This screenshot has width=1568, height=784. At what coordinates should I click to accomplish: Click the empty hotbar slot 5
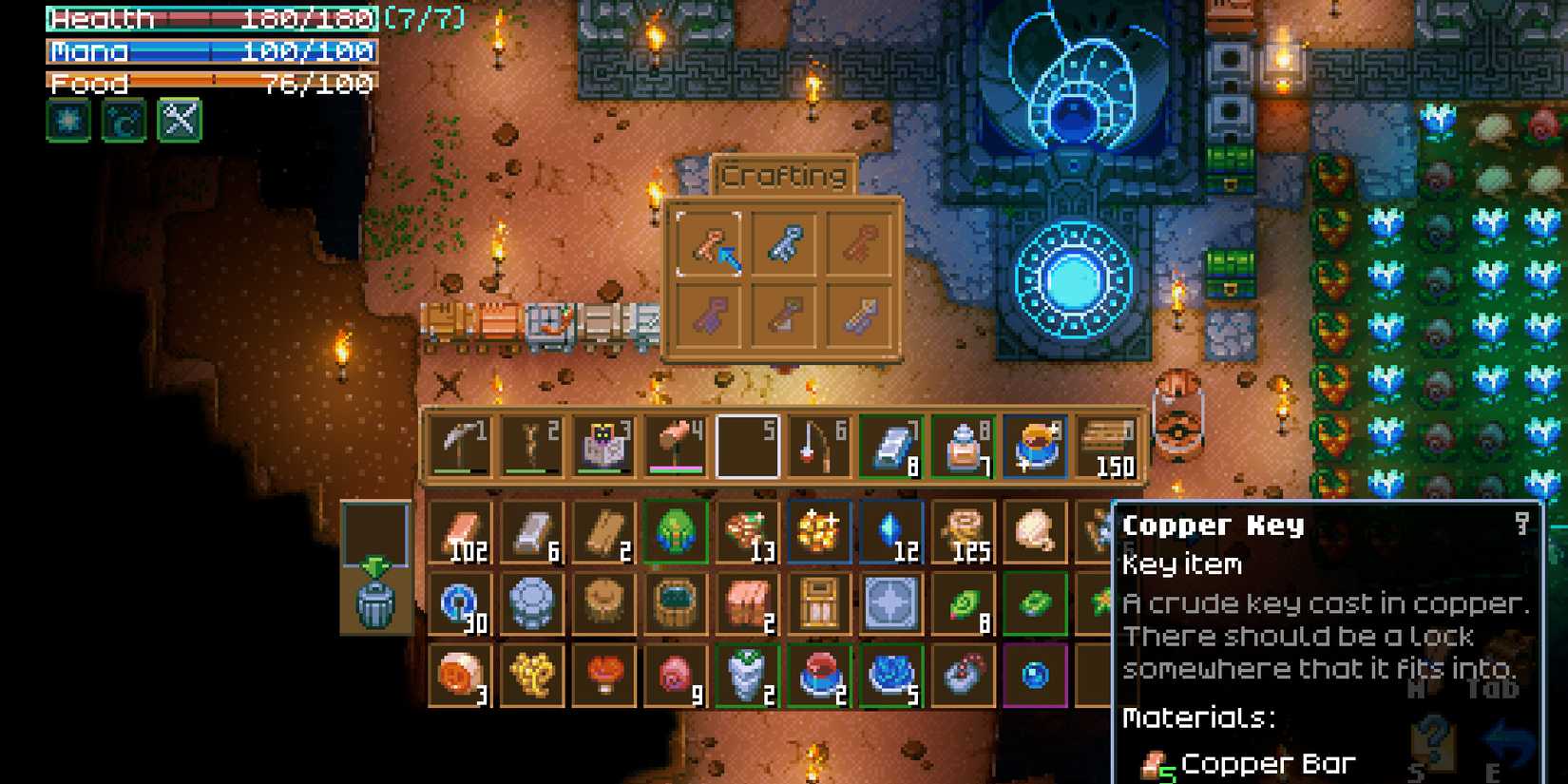746,444
